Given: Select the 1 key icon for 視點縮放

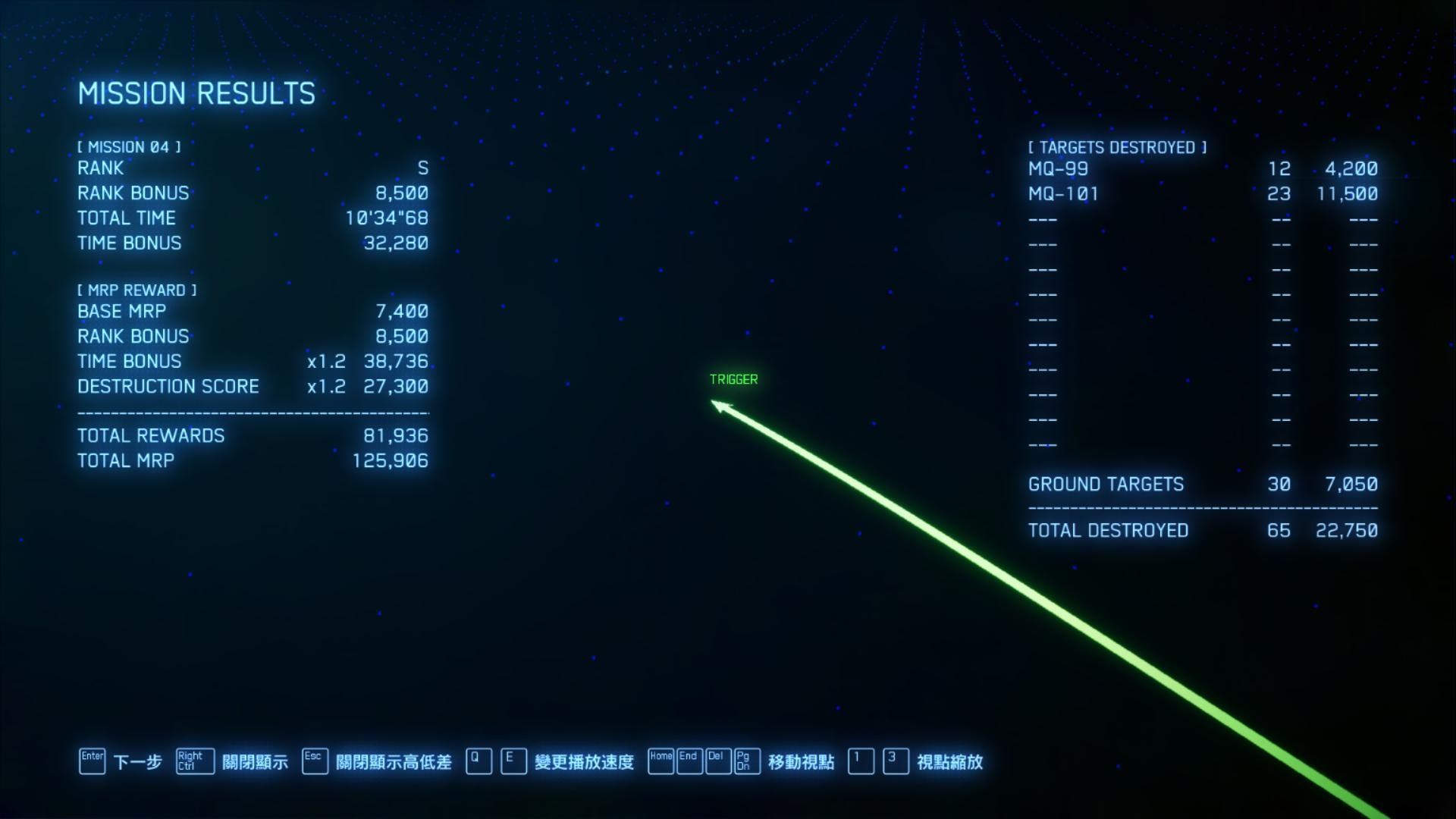Looking at the screenshot, I should [x=861, y=761].
